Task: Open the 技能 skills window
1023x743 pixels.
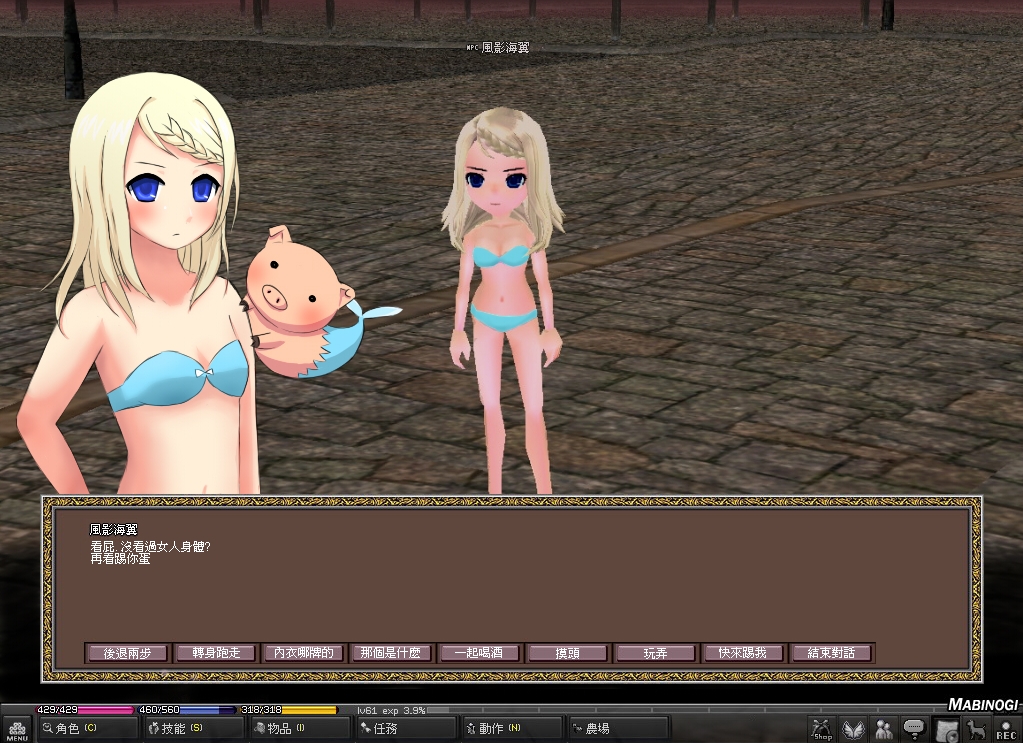Action: pyautogui.click(x=193, y=729)
